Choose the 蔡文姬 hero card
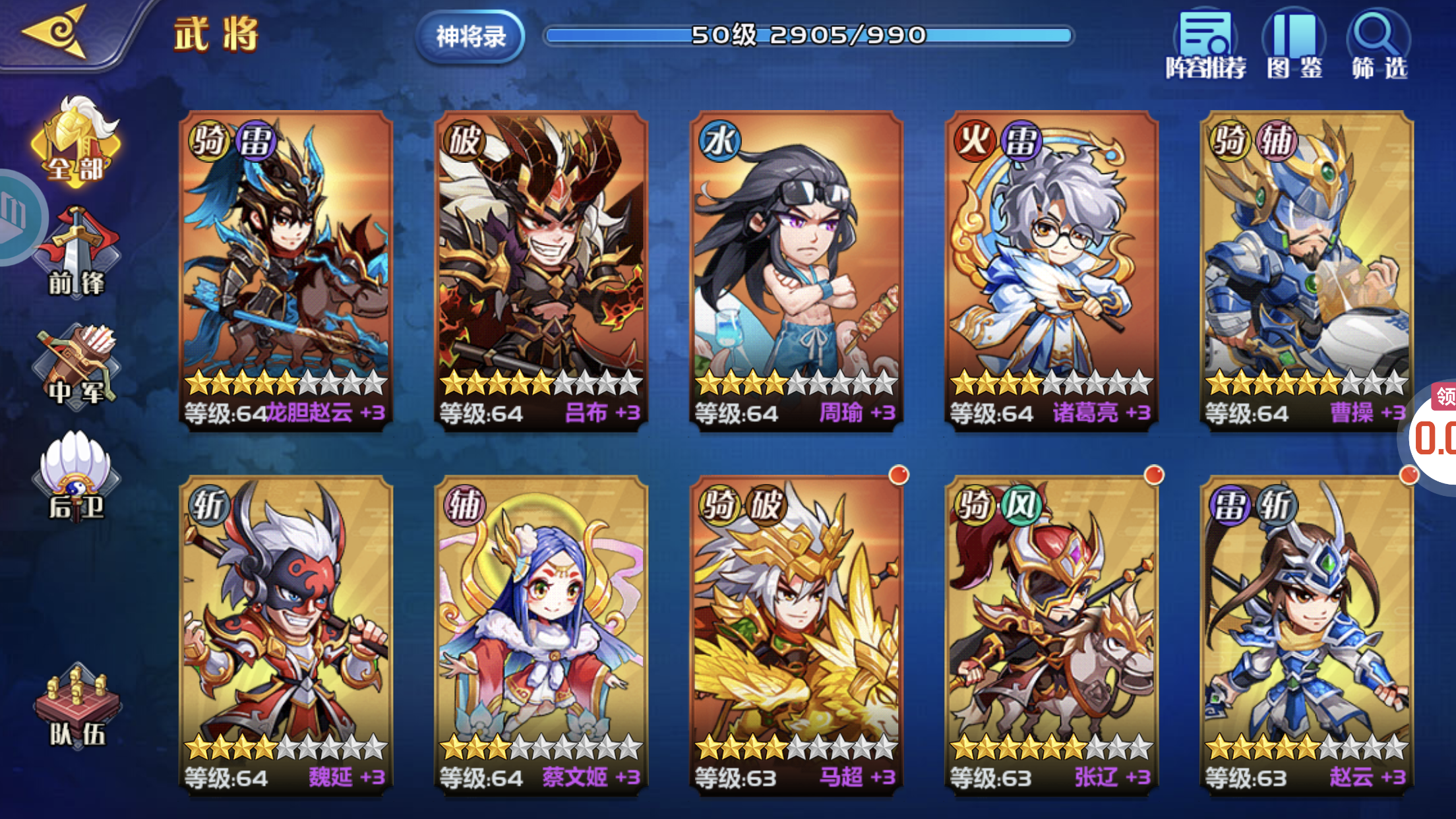The height and width of the screenshot is (819, 1456). click(541, 634)
